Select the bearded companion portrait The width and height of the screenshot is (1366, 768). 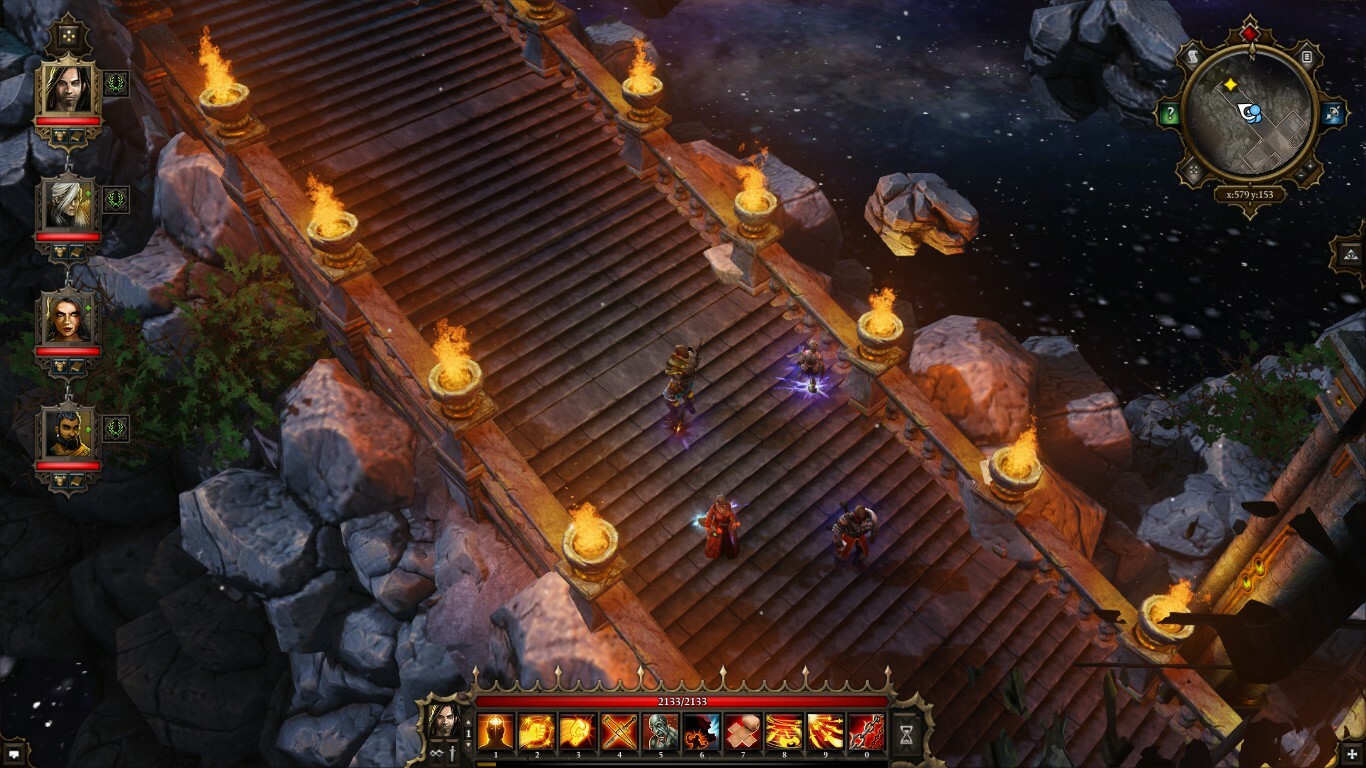(68, 433)
